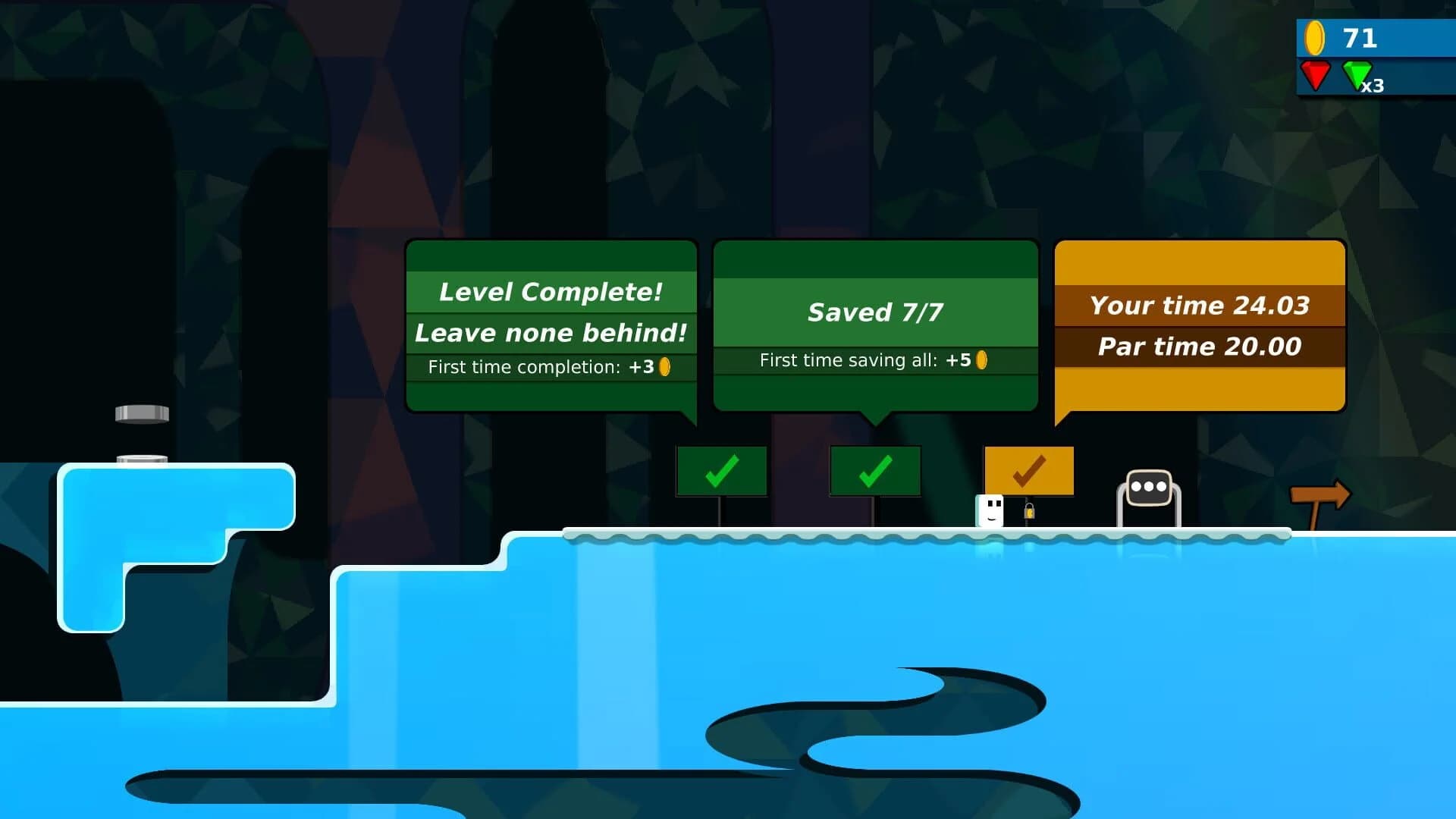The height and width of the screenshot is (819, 1456).
Task: Select the green gem icon showing x3
Action: click(1357, 77)
